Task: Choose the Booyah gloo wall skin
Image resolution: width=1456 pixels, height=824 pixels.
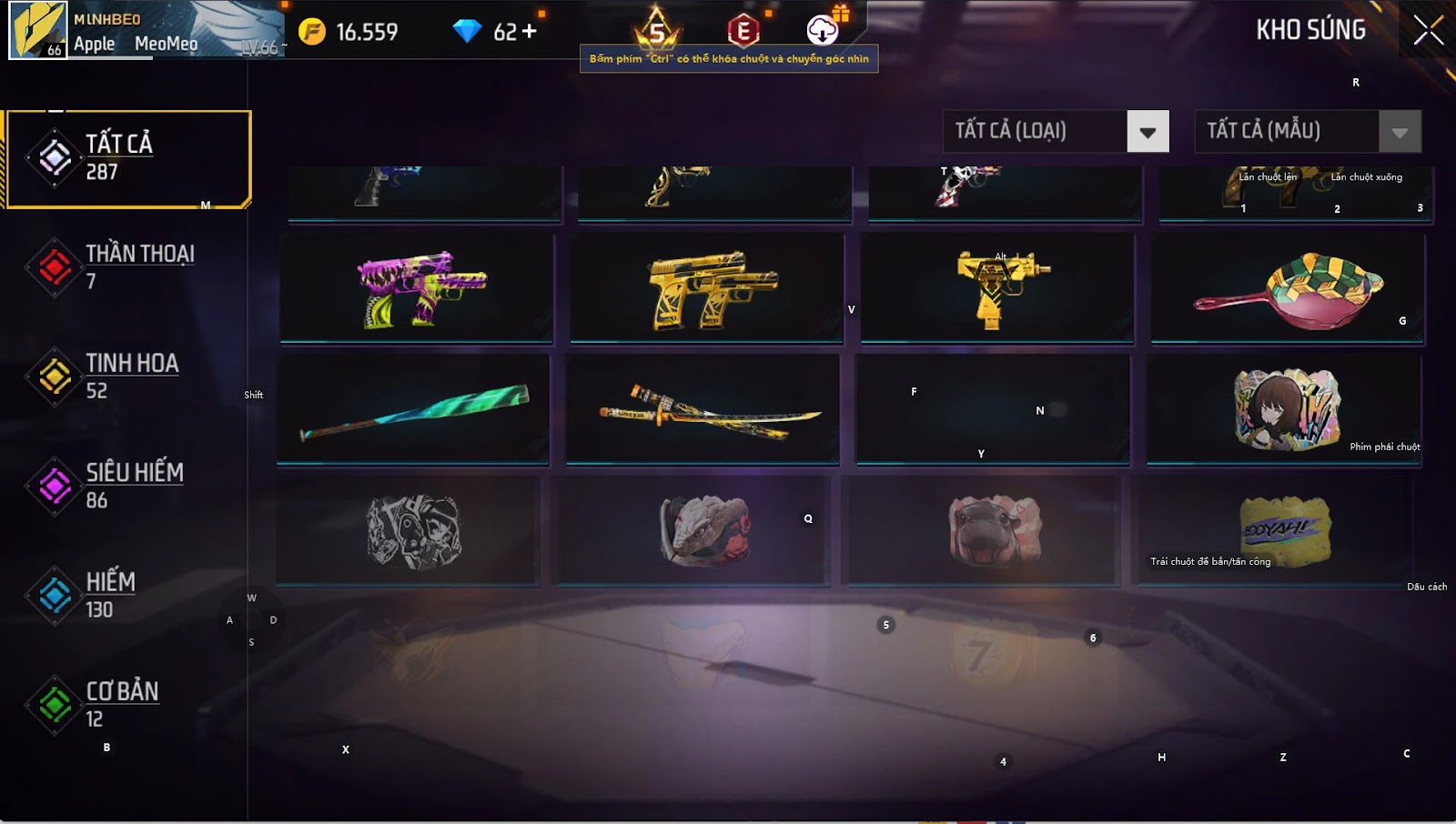Action: (x=1283, y=530)
